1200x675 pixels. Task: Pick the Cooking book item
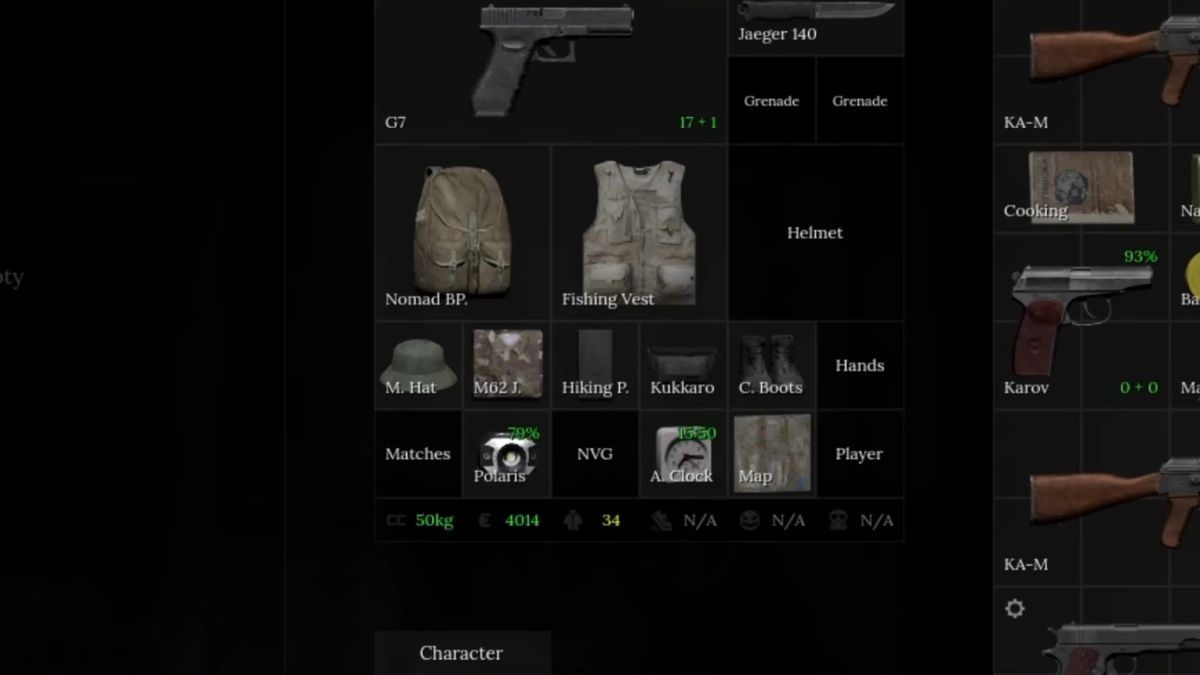point(1080,188)
